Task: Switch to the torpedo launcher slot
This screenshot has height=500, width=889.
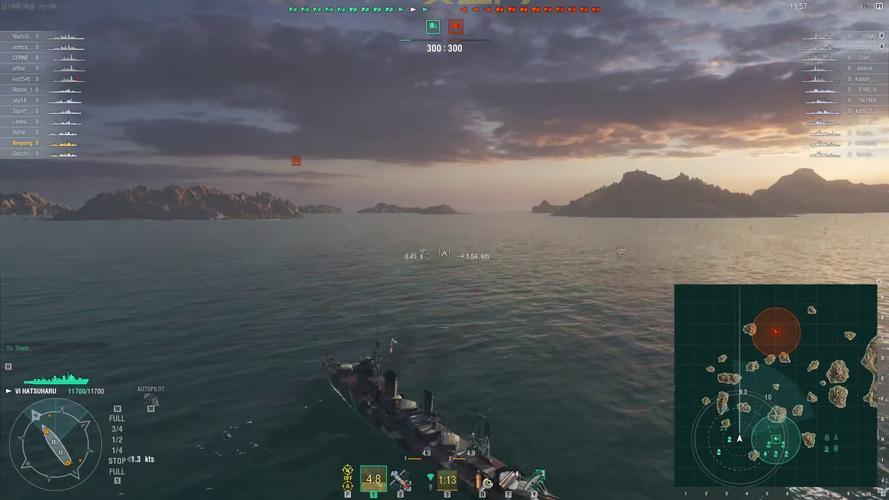Action: tap(447, 480)
